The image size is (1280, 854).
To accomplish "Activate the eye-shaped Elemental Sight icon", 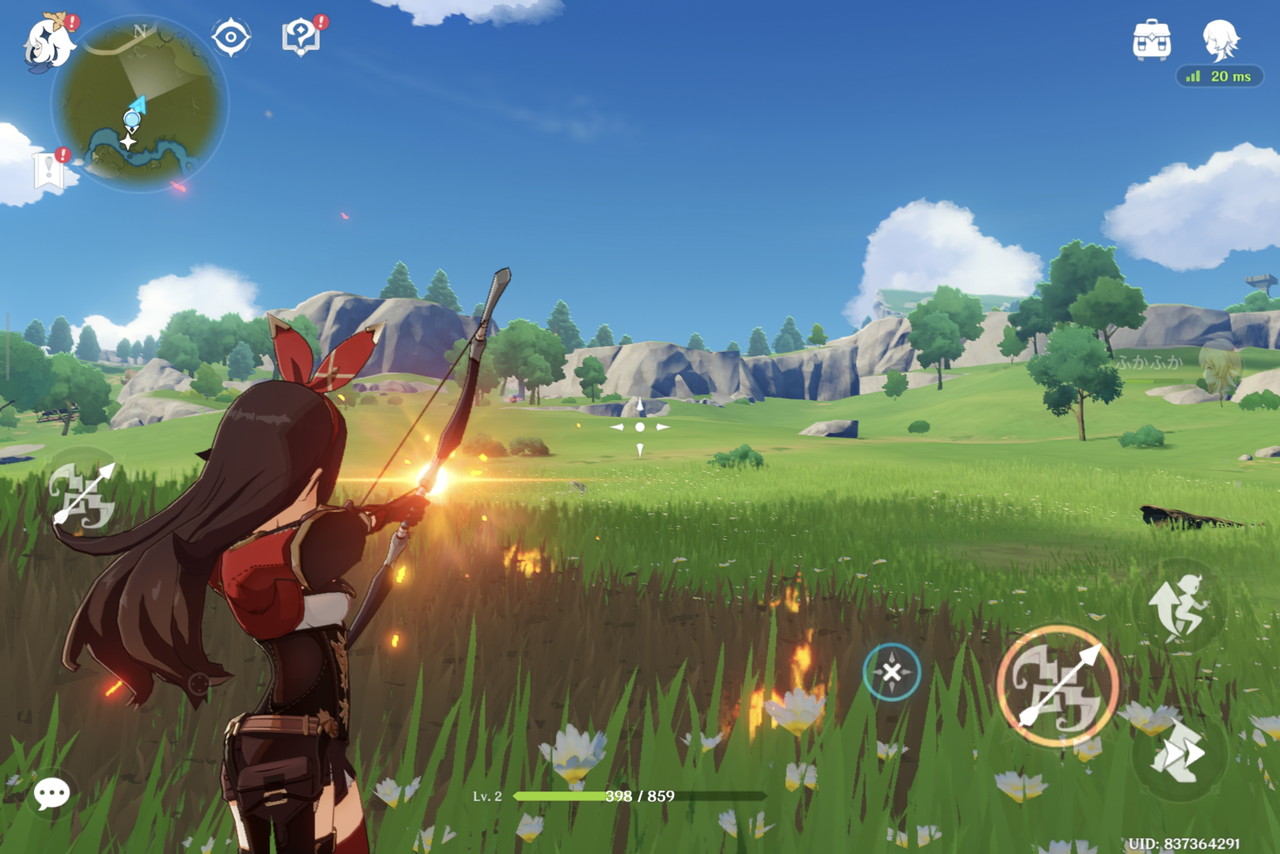I will tap(231, 38).
